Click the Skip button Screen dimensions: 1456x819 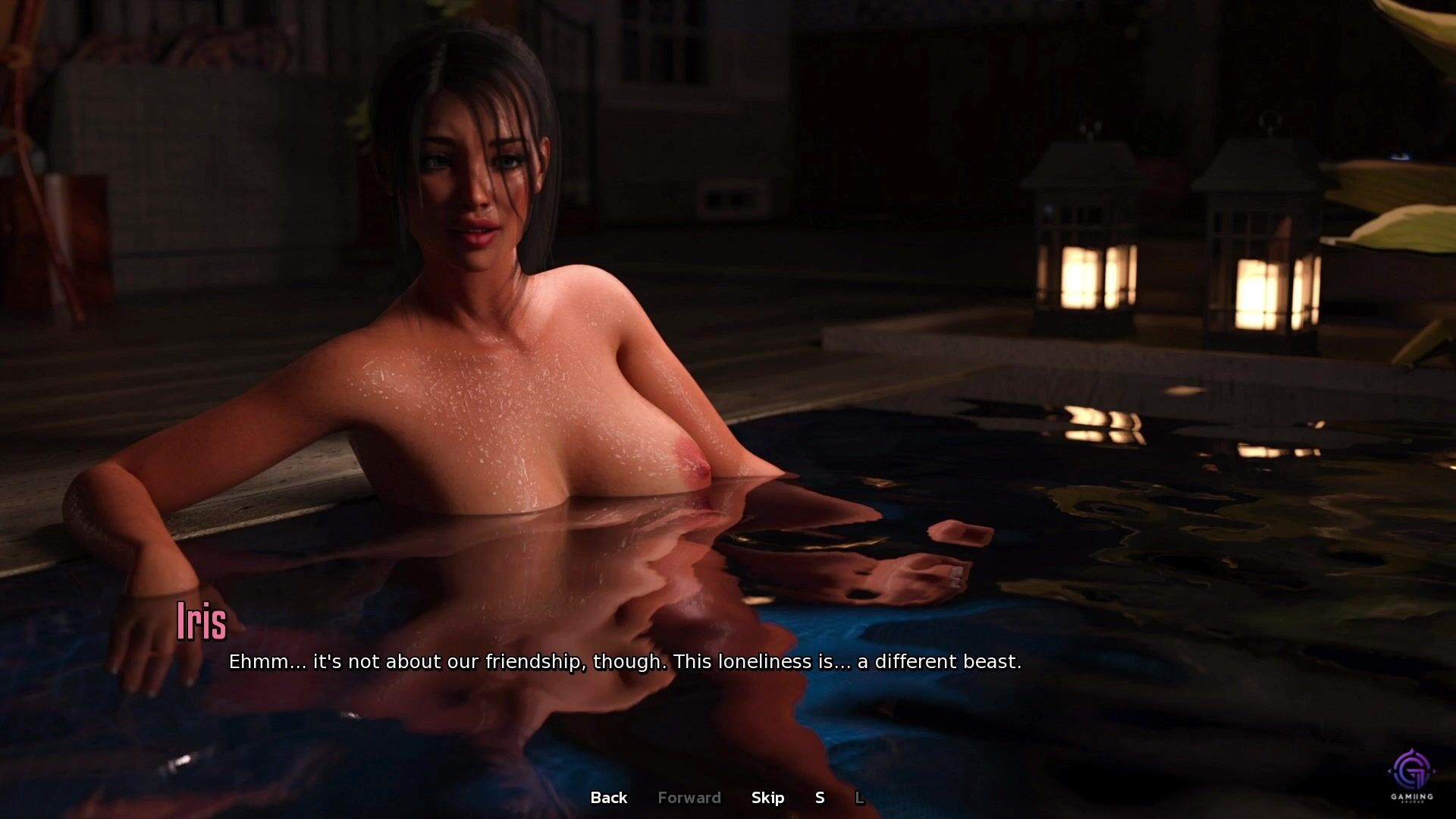coord(767,798)
